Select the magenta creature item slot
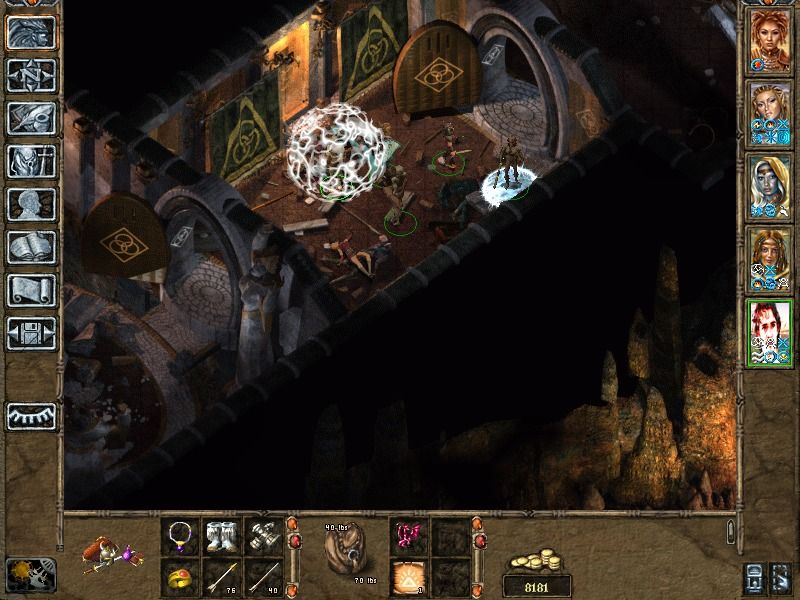The image size is (800, 600). click(408, 536)
